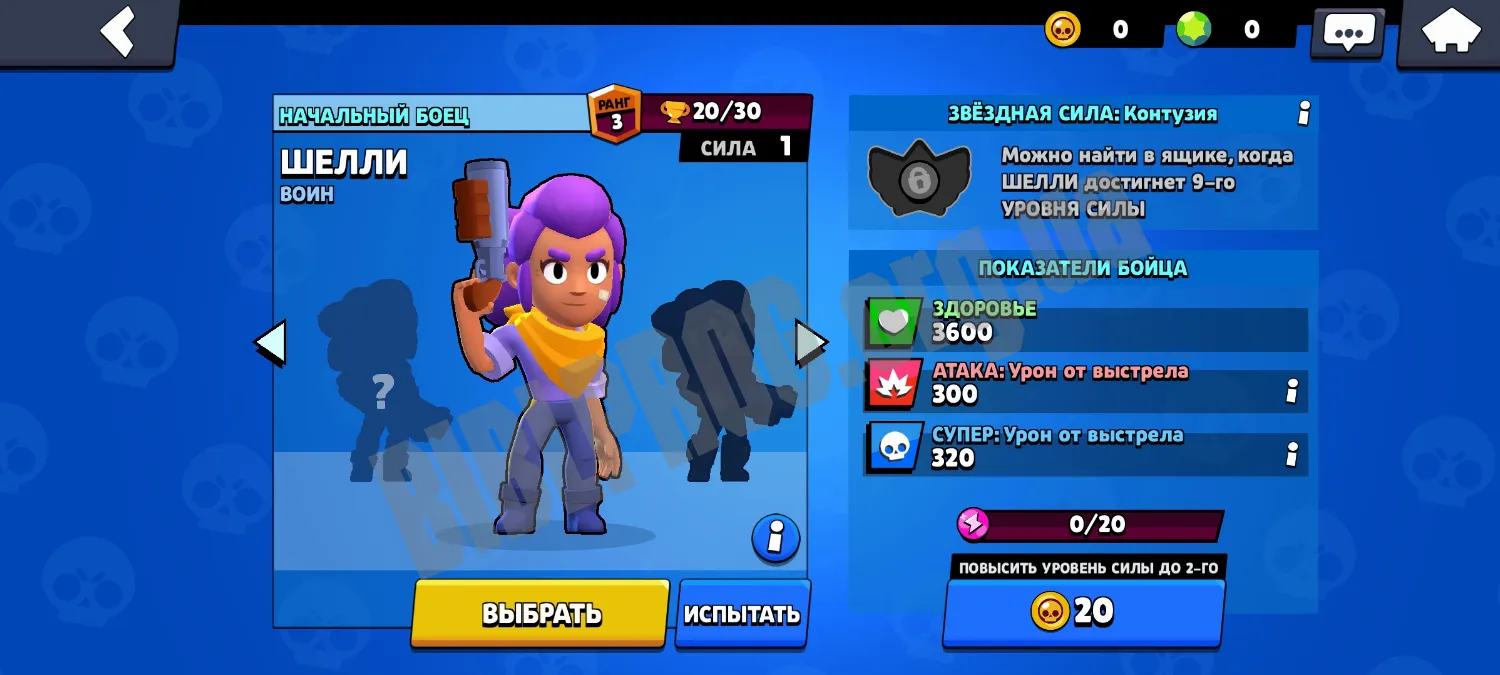Tap the gold coin currency icon

[x=1063, y=29]
